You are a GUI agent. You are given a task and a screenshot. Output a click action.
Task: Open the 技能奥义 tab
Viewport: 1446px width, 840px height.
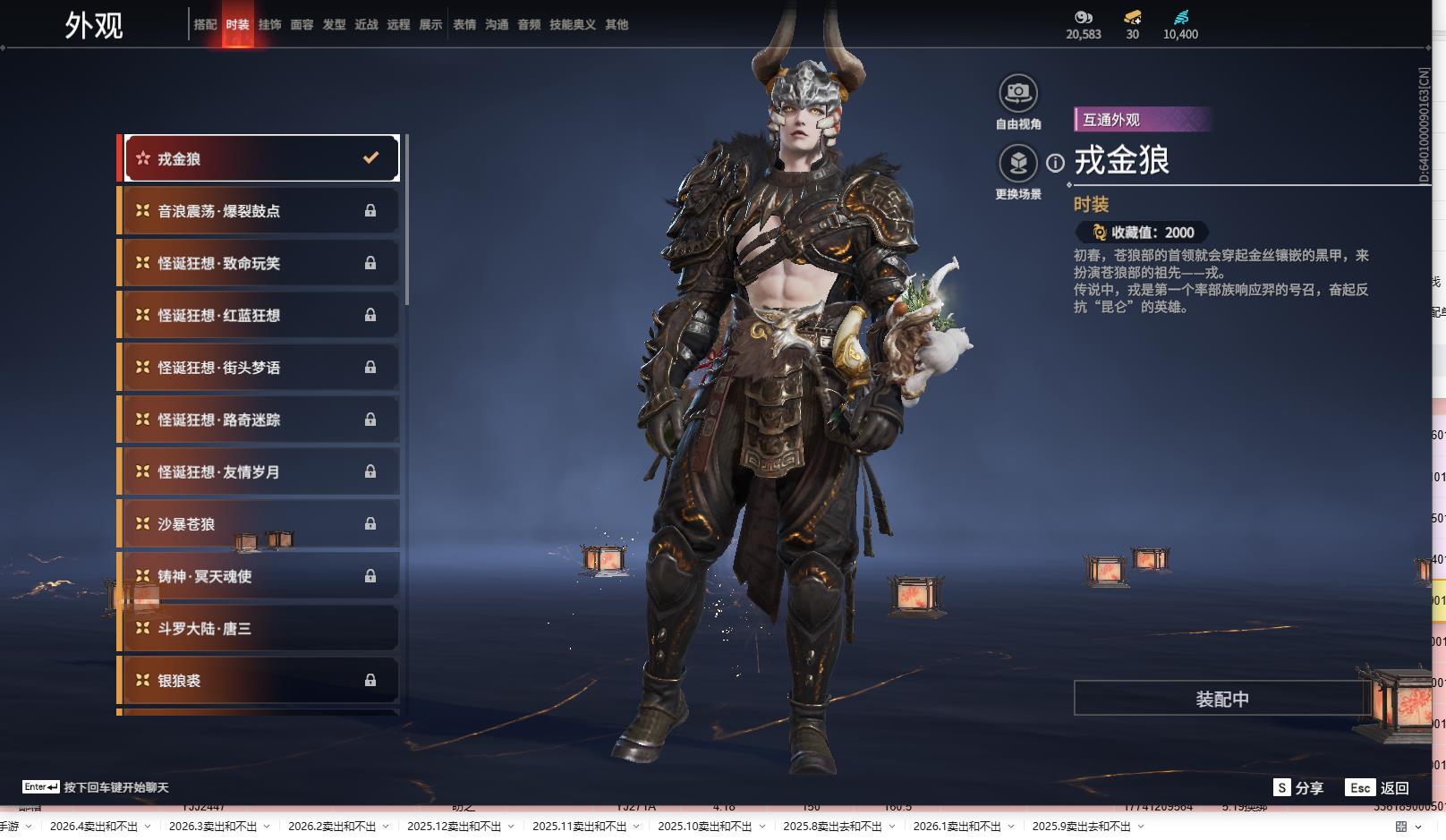[x=572, y=25]
